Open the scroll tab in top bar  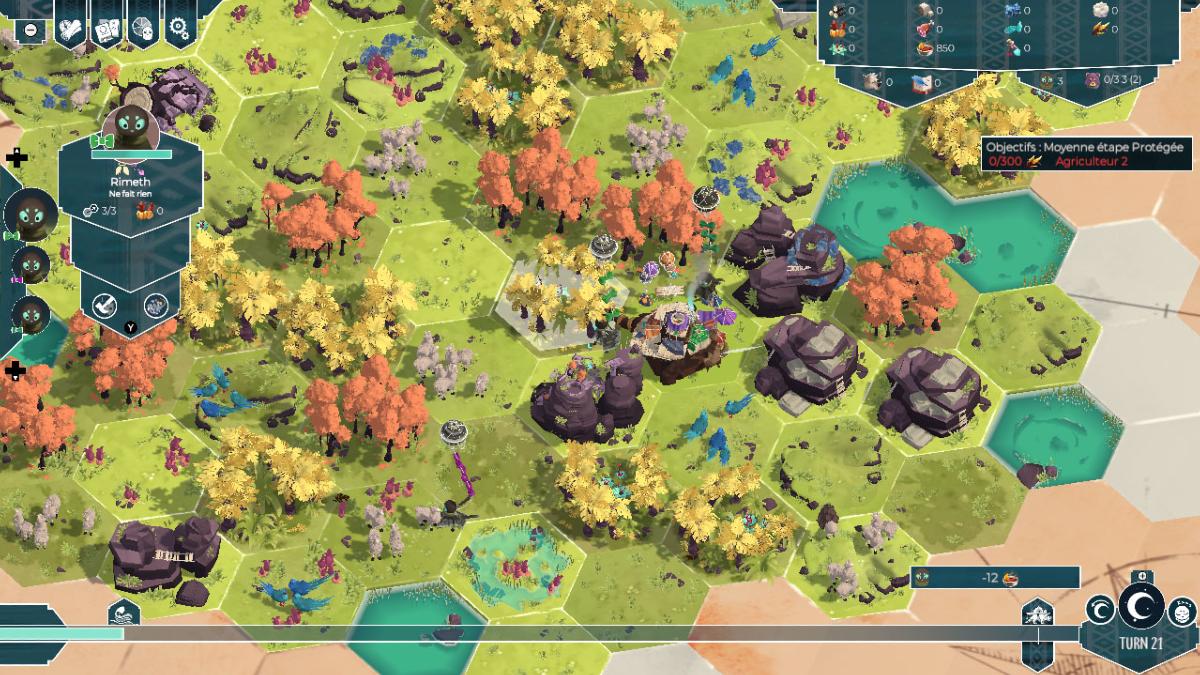69,31
